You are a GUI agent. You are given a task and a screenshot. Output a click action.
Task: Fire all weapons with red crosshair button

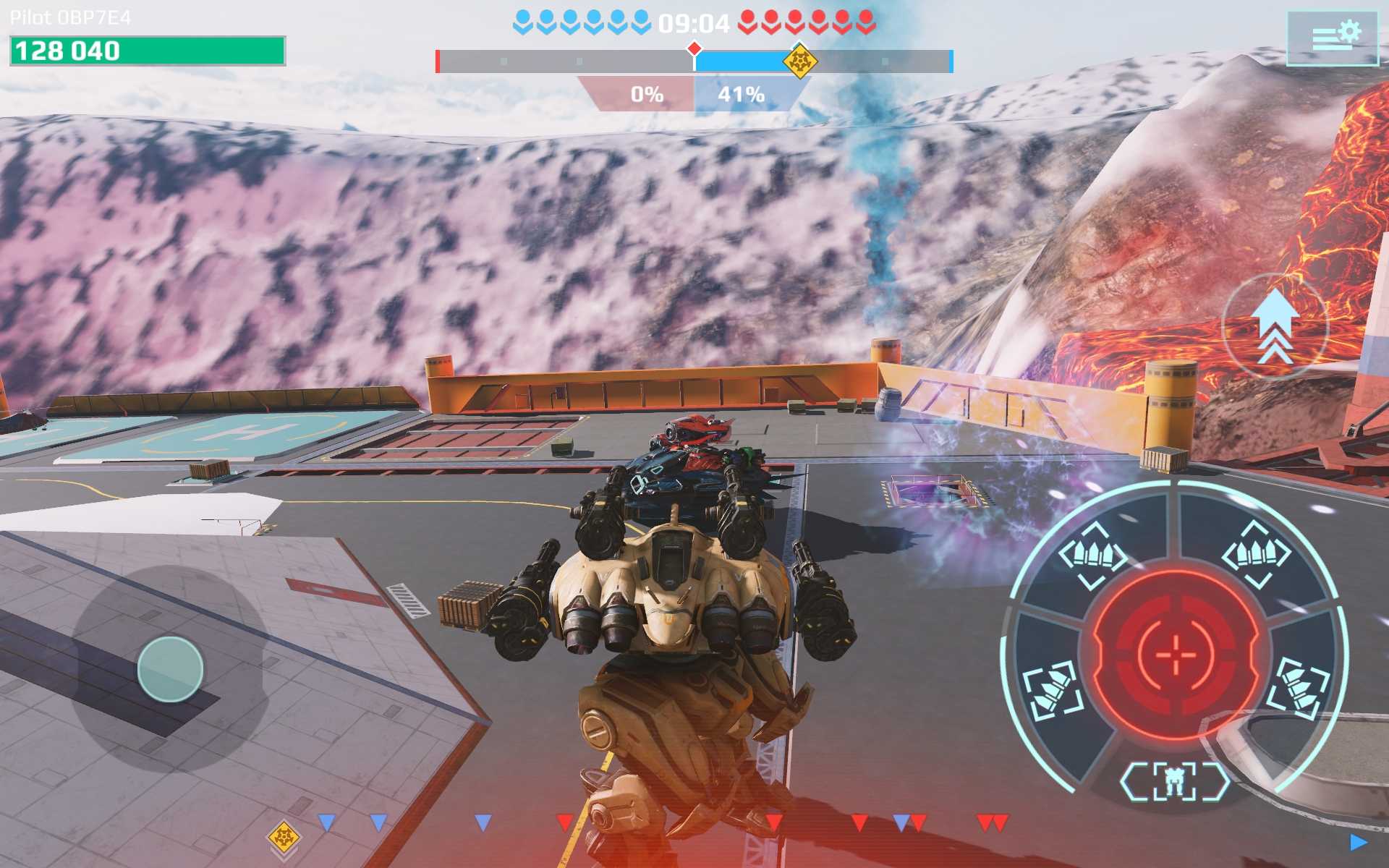[1176, 654]
